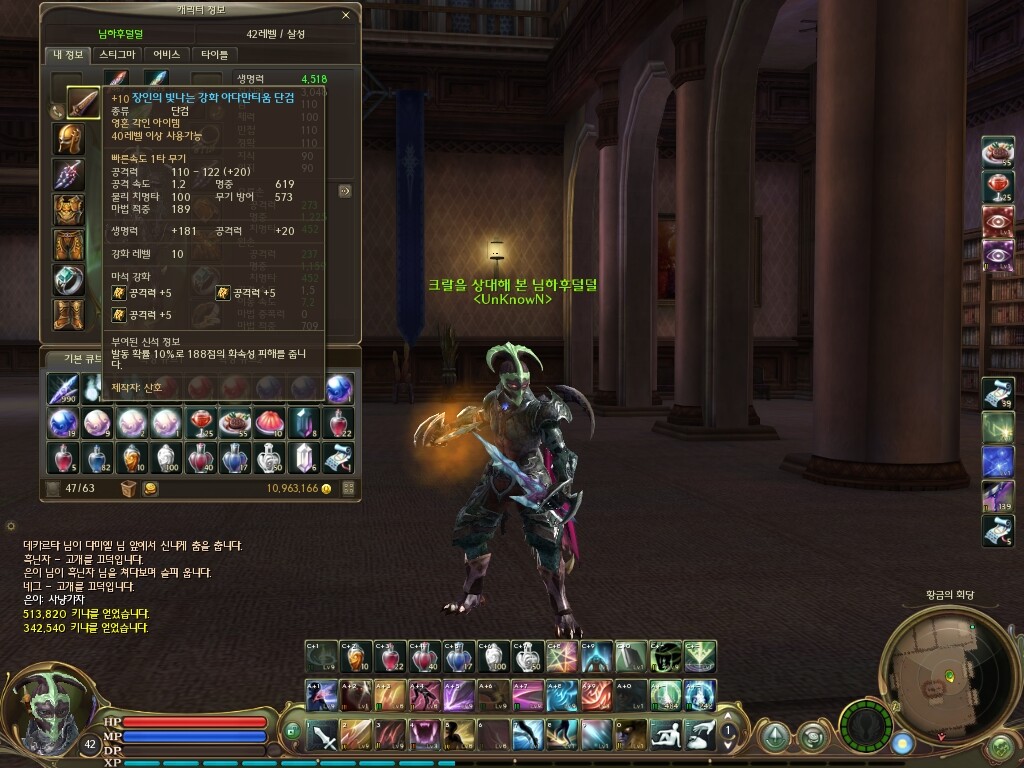Use the sword attack skill in slot 1
The width and height of the screenshot is (1024, 768).
(x=323, y=735)
